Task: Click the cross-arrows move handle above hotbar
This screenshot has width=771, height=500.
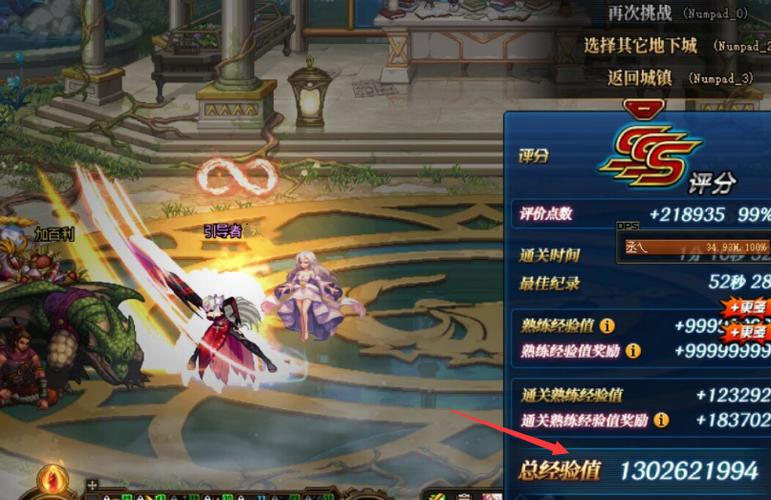Action: tap(93, 485)
